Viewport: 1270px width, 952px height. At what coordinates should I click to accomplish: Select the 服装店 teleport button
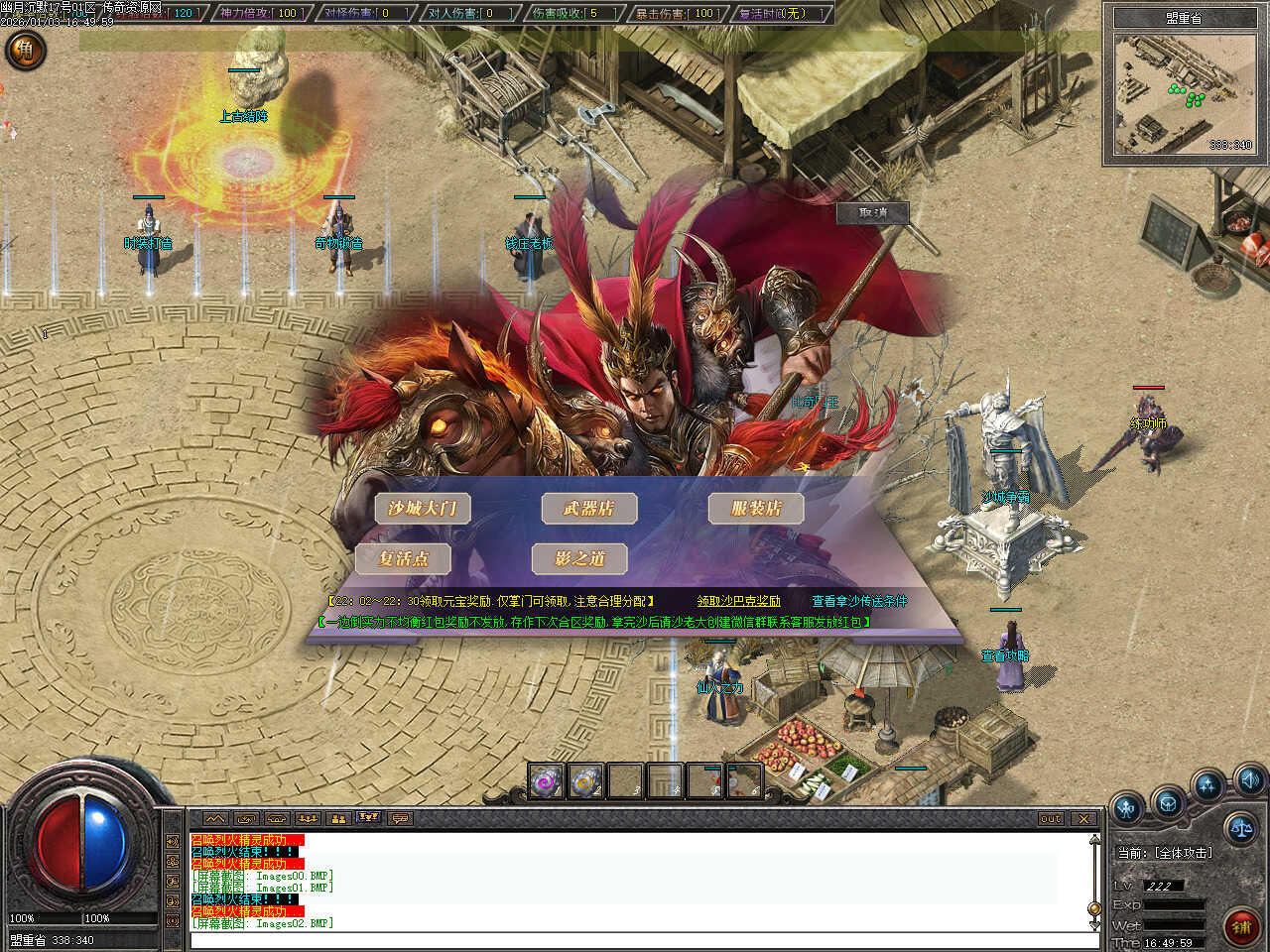point(756,509)
